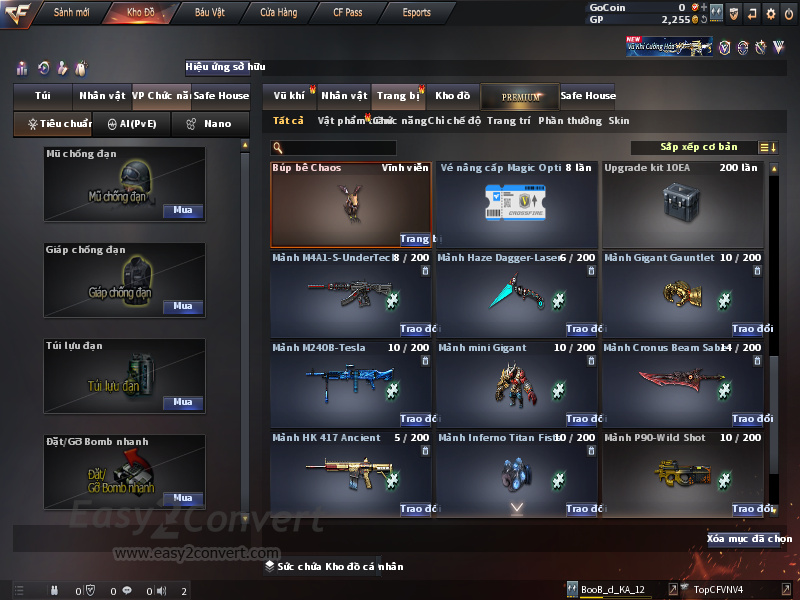
Task: Switch to the Báu Vật tab
Action: coord(209,13)
